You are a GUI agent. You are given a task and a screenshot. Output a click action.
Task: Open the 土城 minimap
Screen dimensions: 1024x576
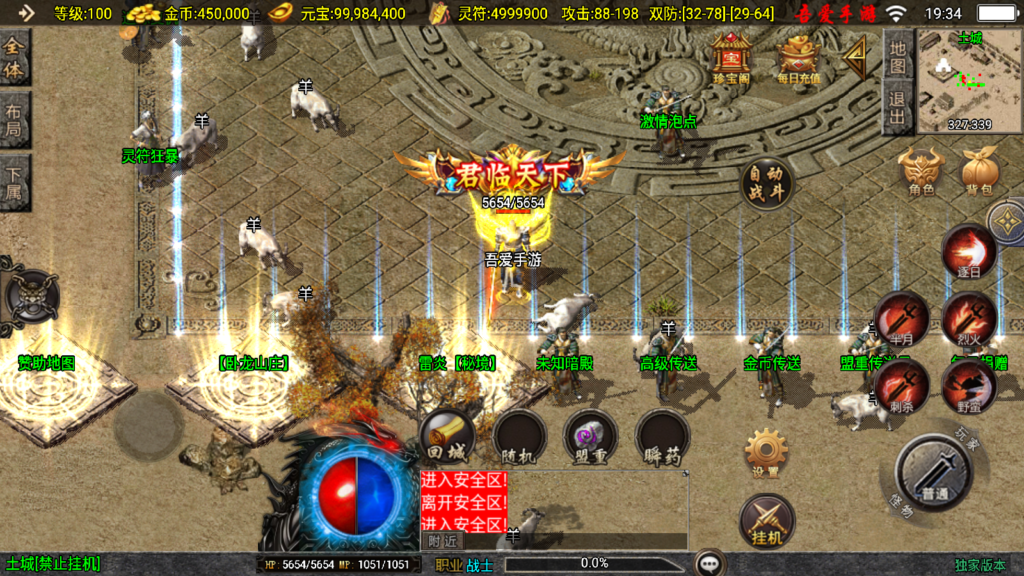click(x=968, y=81)
